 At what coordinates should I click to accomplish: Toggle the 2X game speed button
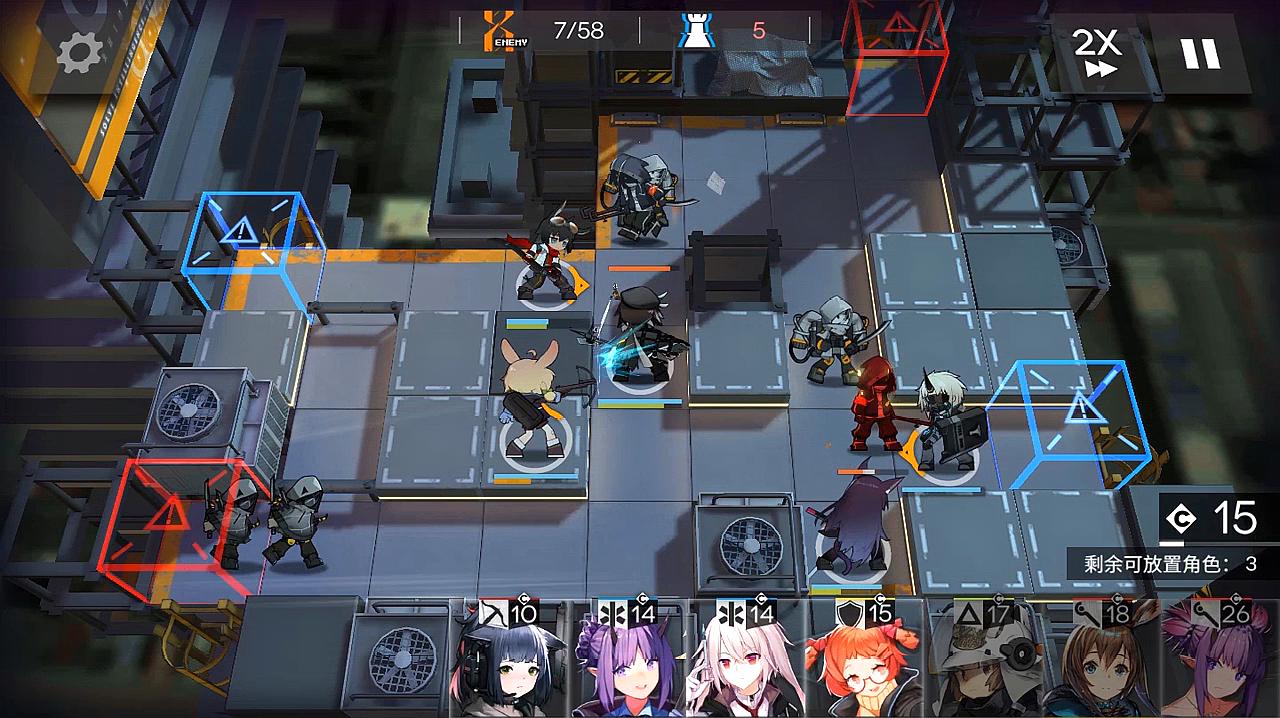(1096, 52)
